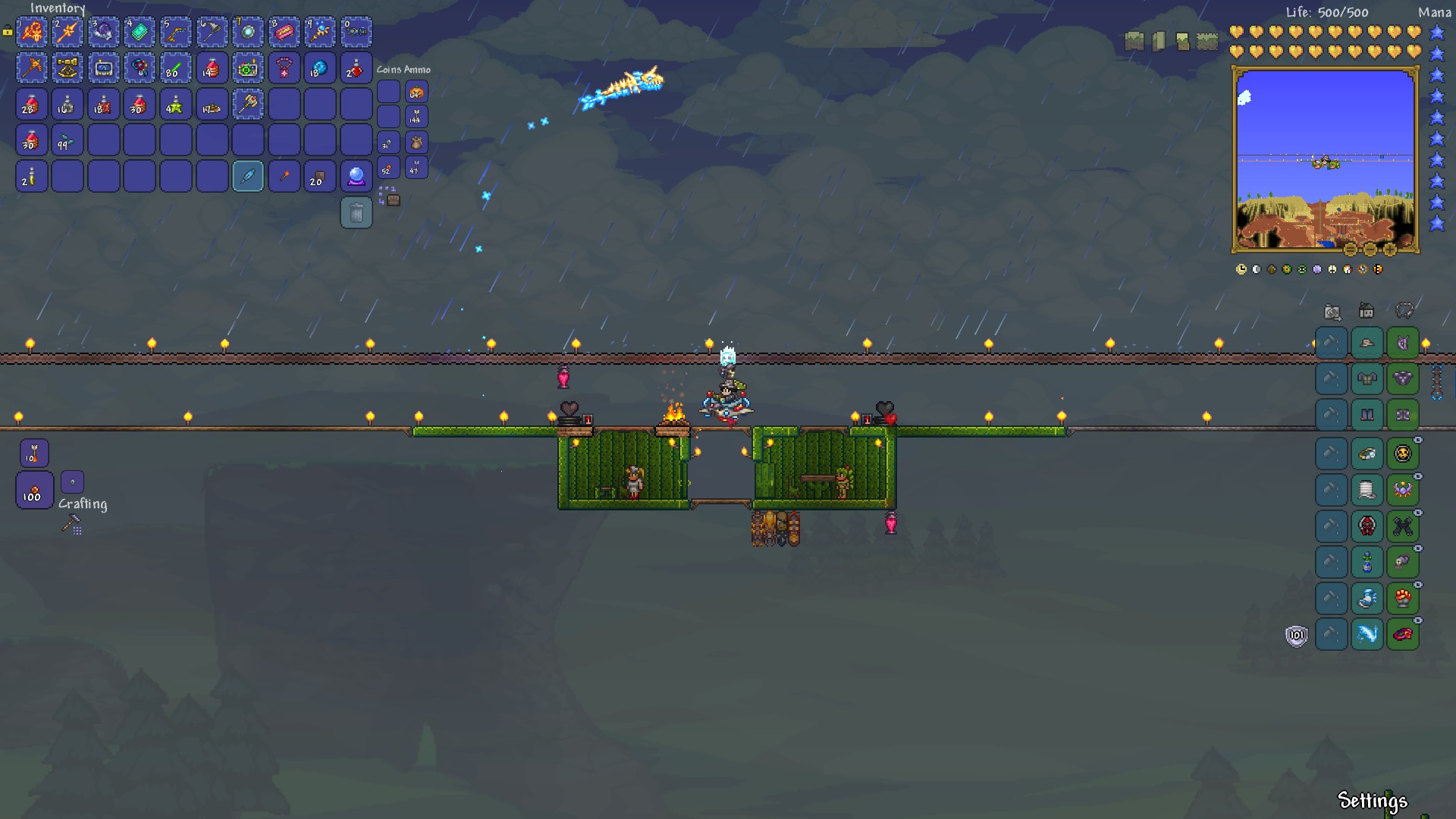Screen dimensions: 1456x819
Task: Select the whip in hotbar slot 1
Action: (32, 32)
